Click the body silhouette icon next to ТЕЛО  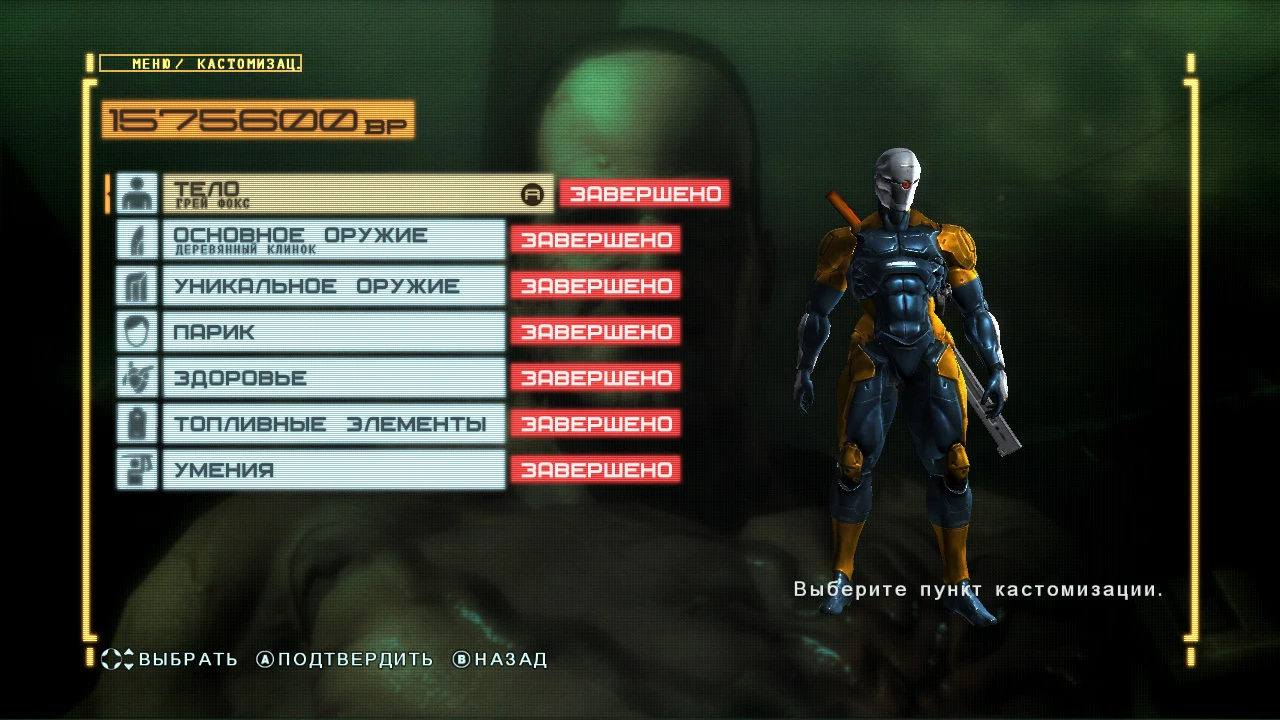click(138, 194)
